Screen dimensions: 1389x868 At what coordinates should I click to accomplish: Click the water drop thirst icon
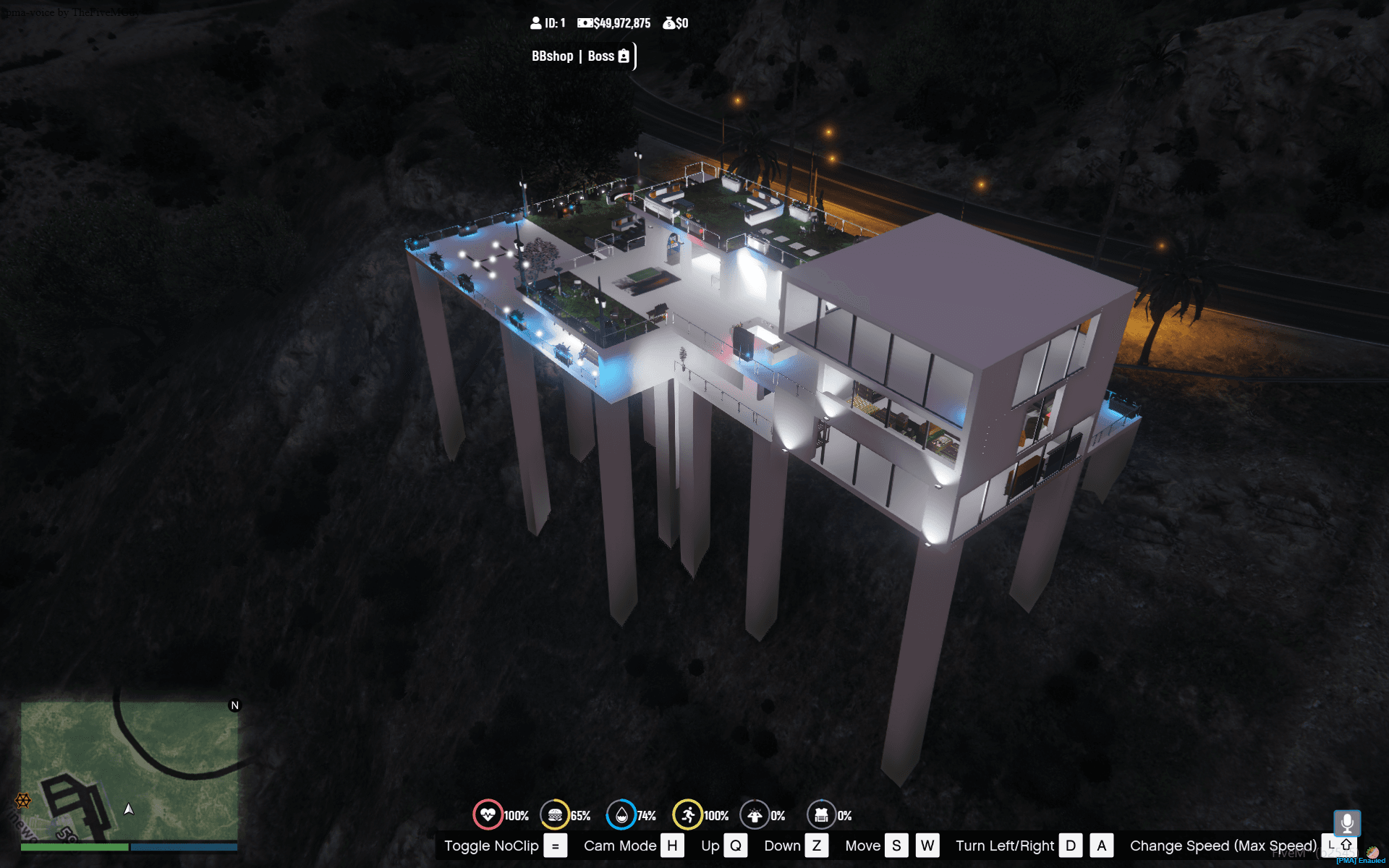pyautogui.click(x=621, y=815)
